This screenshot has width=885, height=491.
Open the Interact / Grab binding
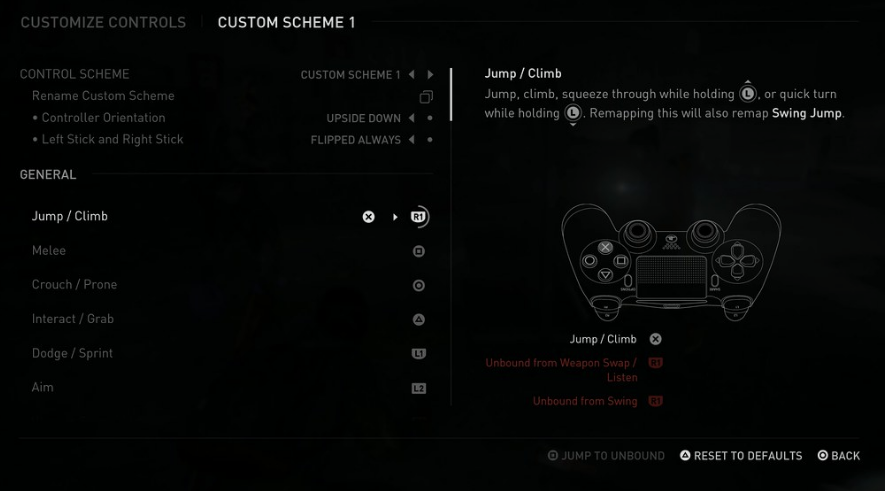pos(73,319)
